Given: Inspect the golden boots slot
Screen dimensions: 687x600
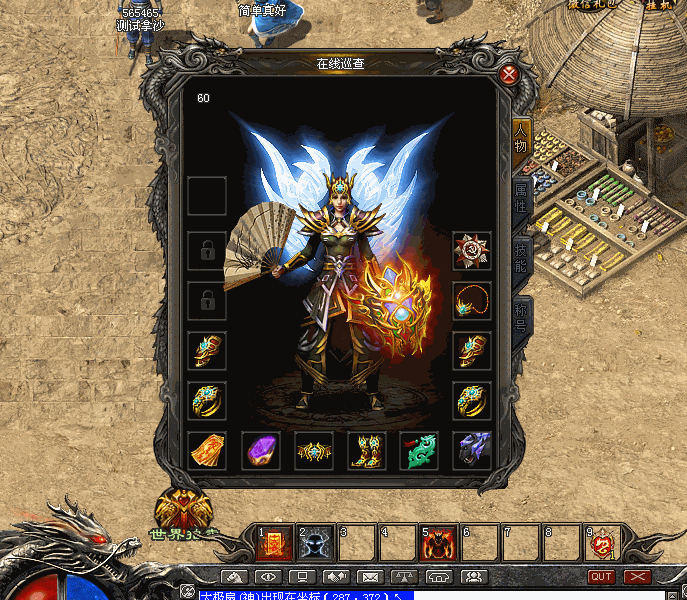Looking at the screenshot, I should (367, 451).
